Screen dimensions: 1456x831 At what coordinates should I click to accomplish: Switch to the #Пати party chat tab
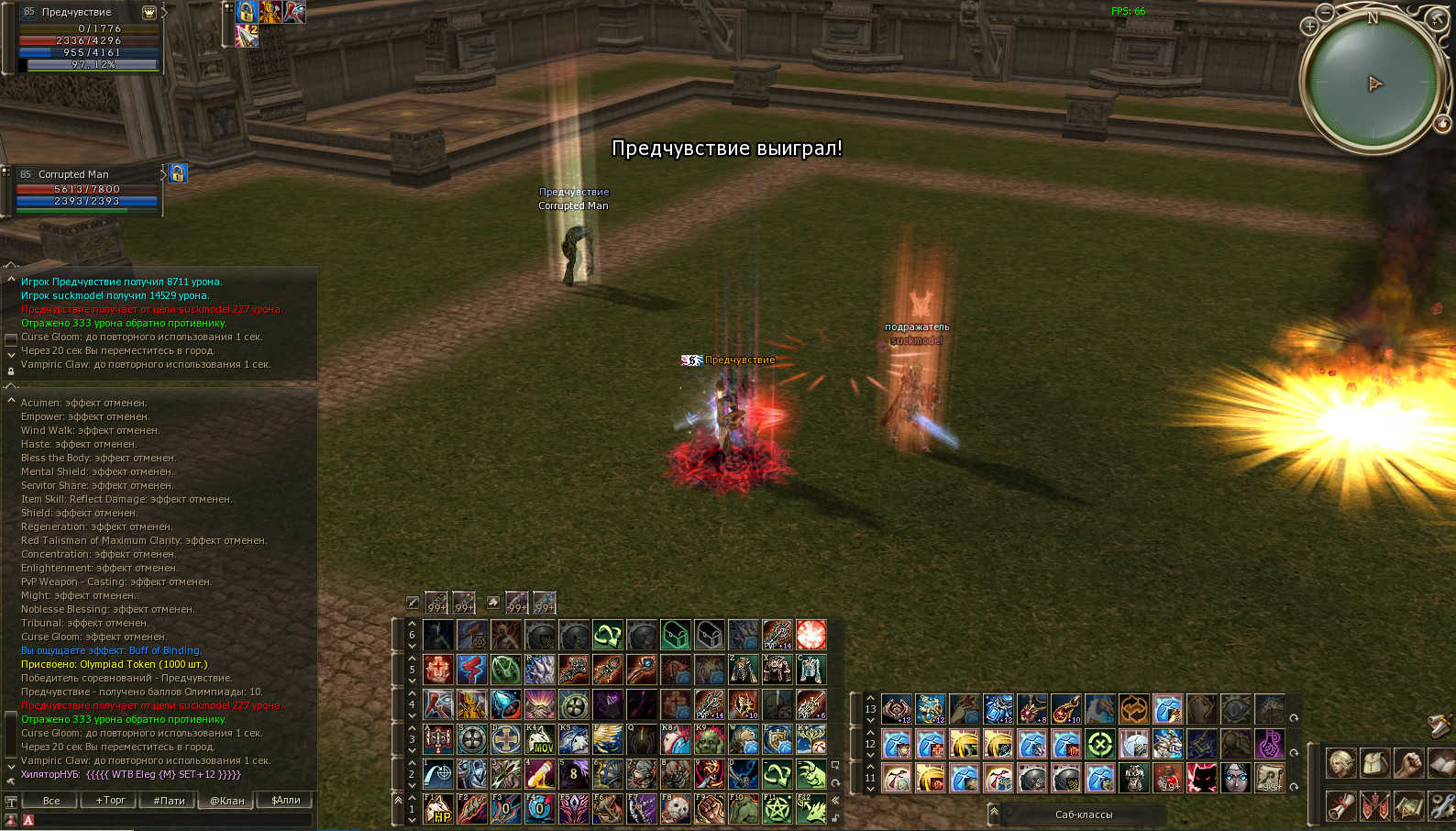point(170,801)
